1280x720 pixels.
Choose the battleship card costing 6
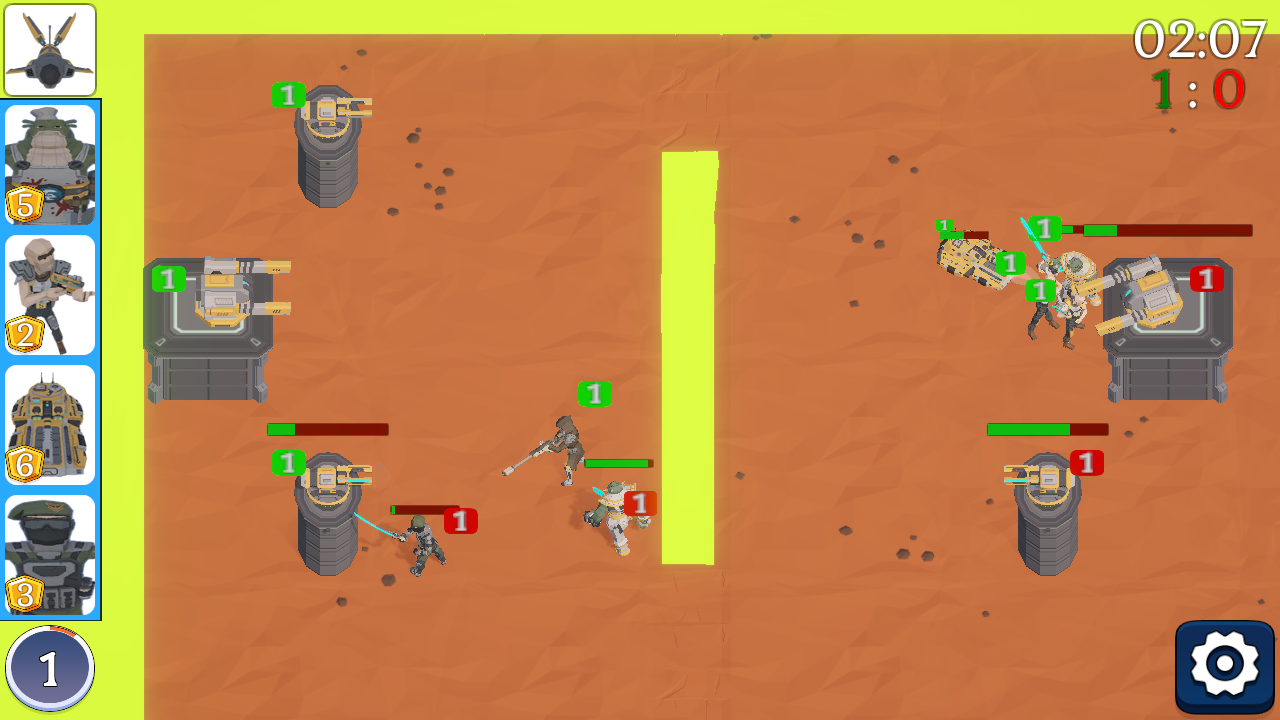pos(49,425)
